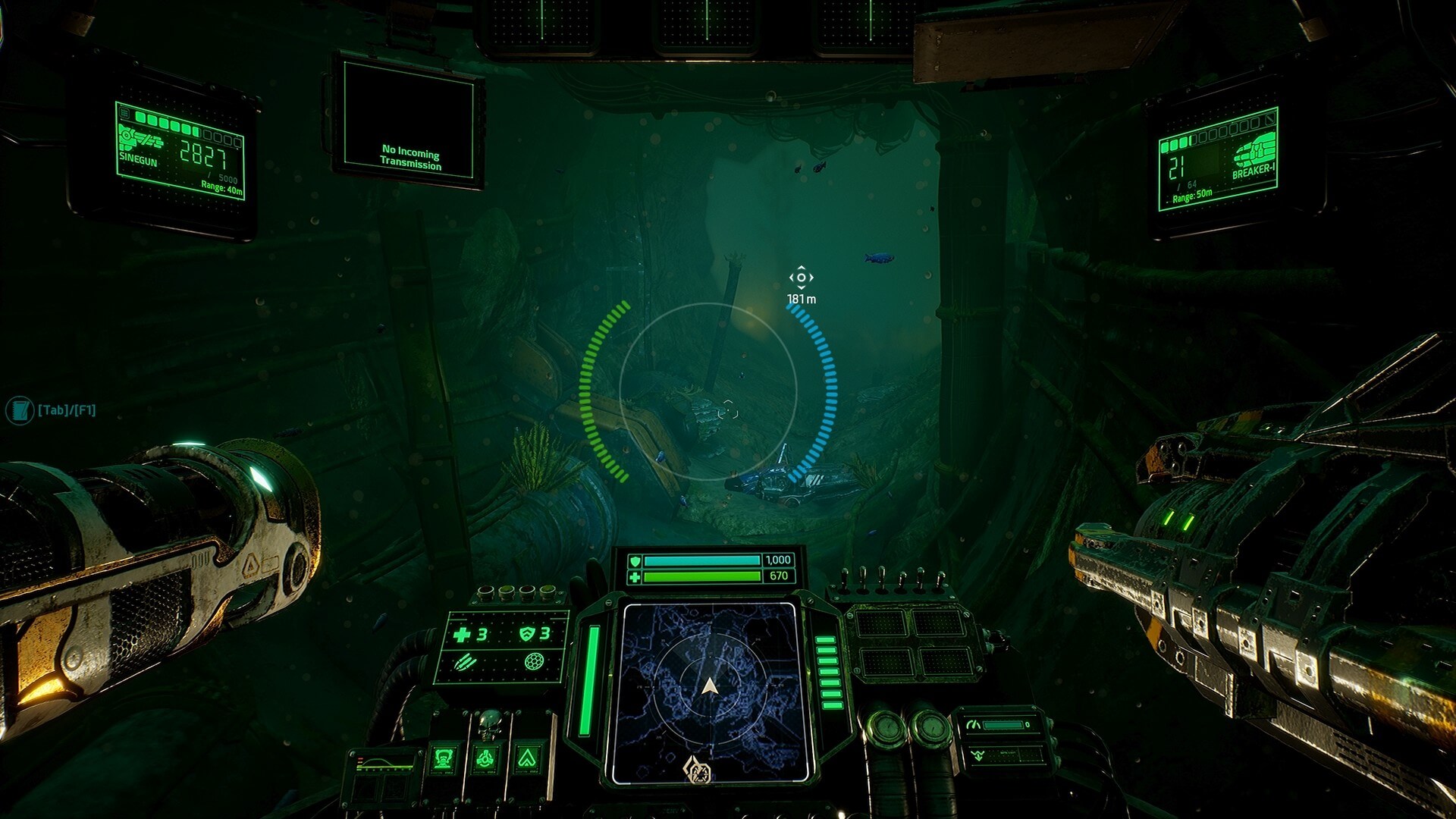1456x819 pixels.
Task: Click the 181 m objective waypoint marker
Action: (801, 278)
